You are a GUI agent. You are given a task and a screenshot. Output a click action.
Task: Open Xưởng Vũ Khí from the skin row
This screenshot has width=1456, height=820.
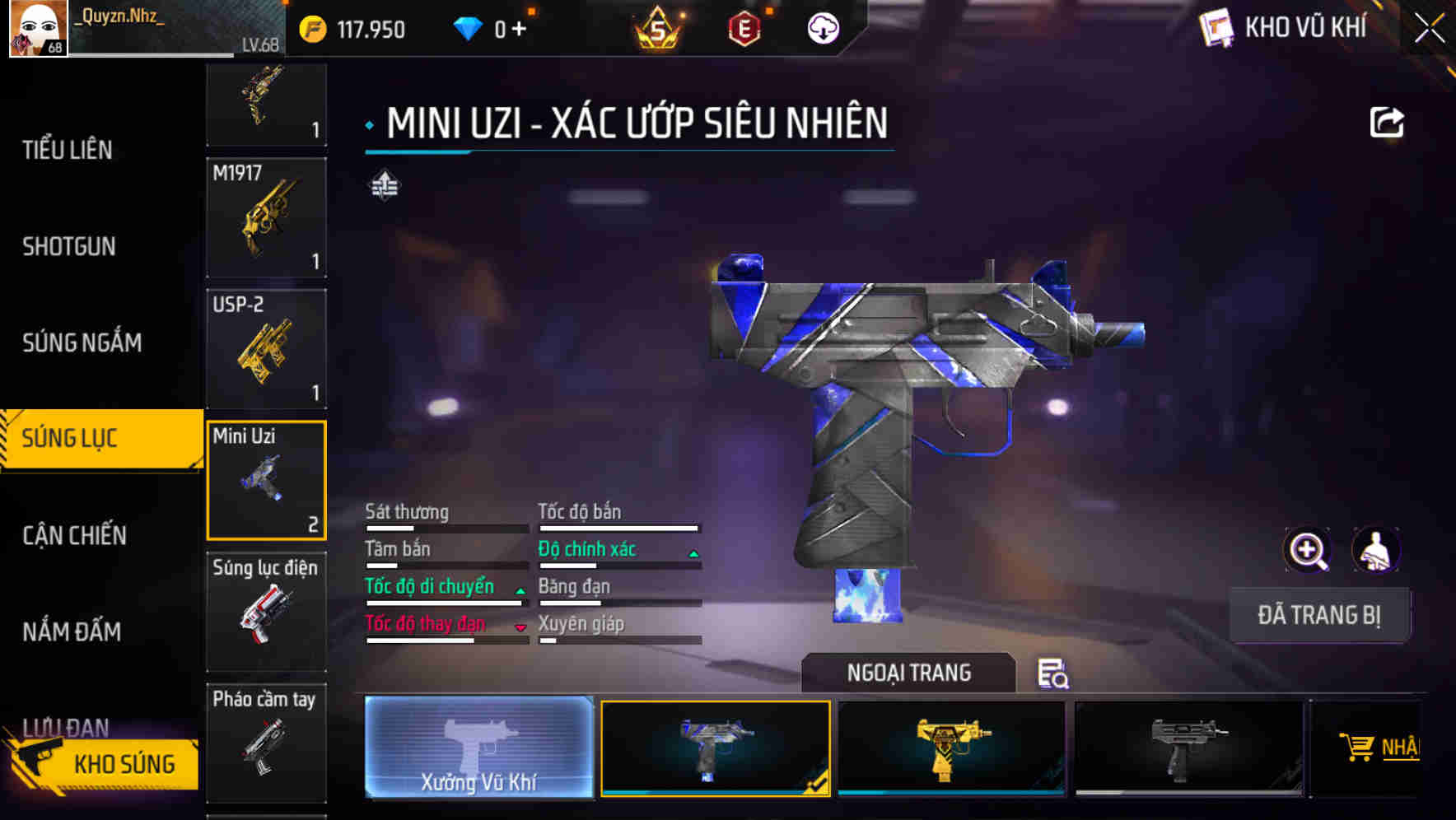(x=478, y=749)
